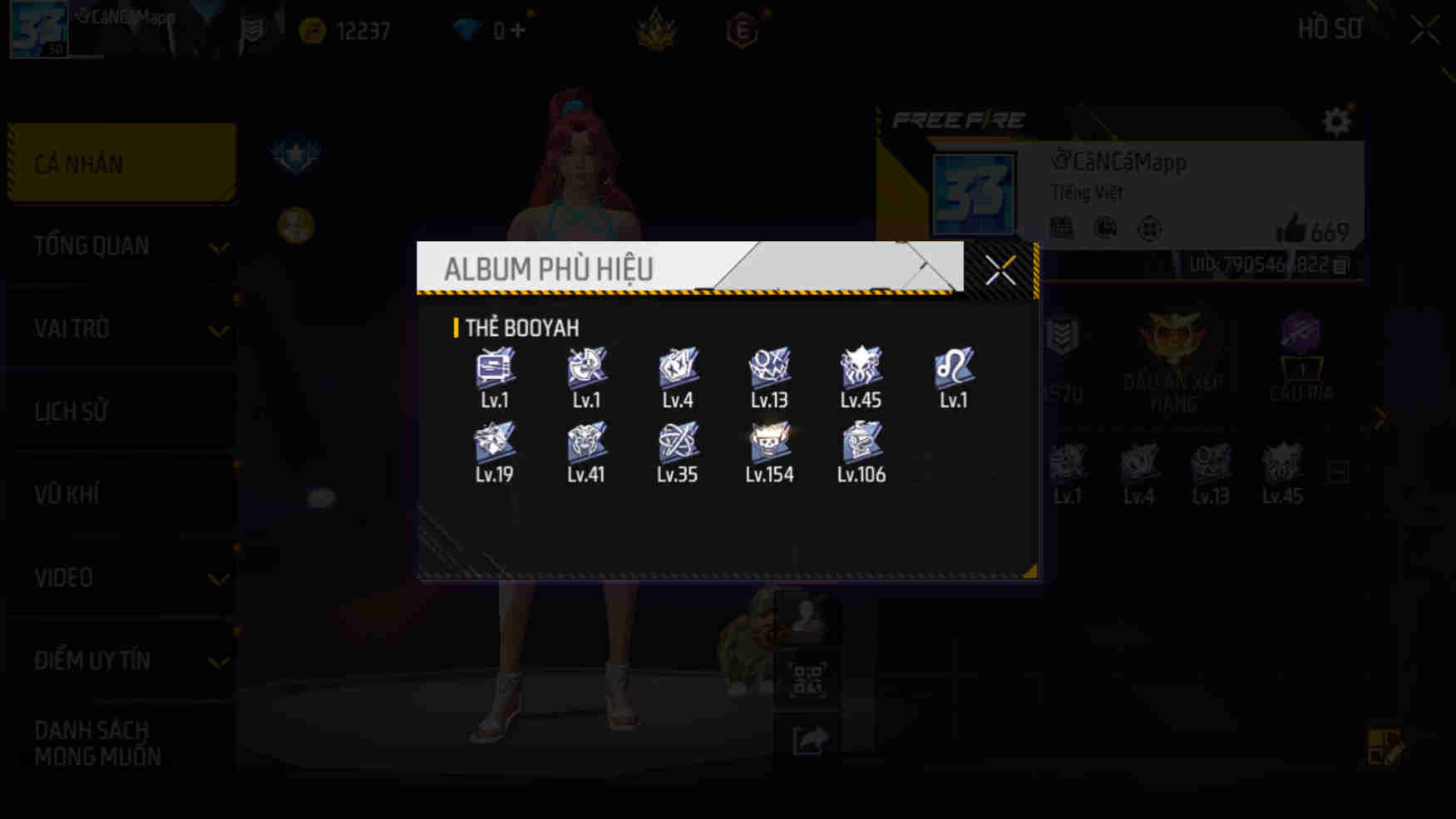Open the settings gear on the profile card
Image resolution: width=1456 pixels, height=819 pixels.
tap(1337, 121)
